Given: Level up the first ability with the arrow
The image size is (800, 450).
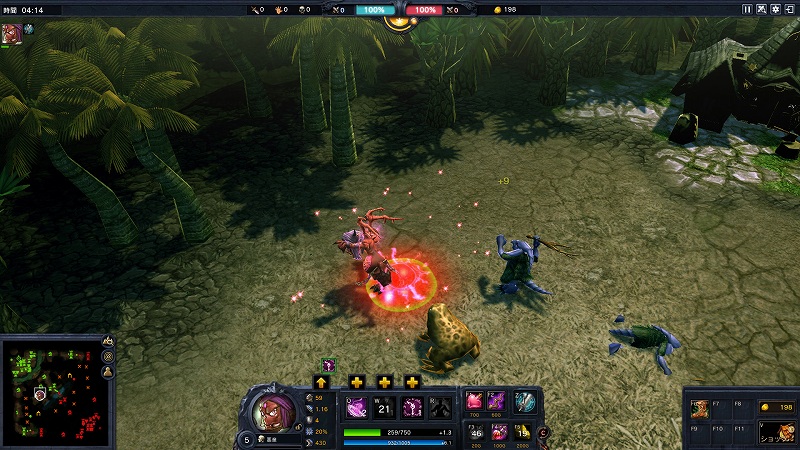Looking at the screenshot, I should pyautogui.click(x=322, y=382).
